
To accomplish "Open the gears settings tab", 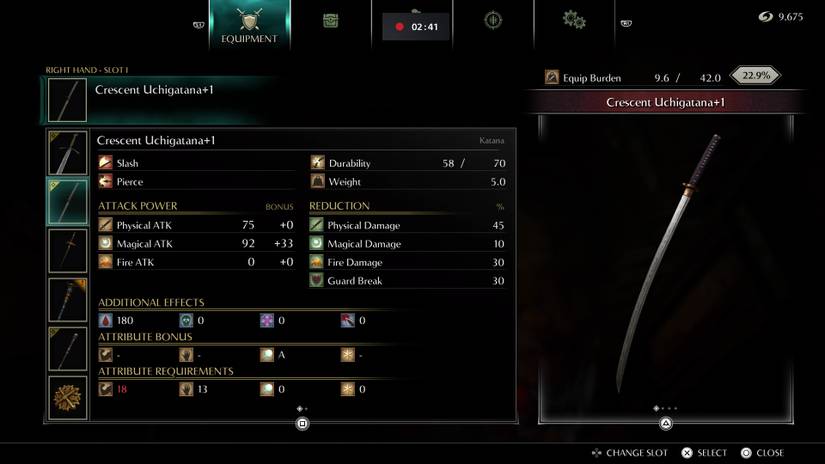I will pyautogui.click(x=573, y=20).
